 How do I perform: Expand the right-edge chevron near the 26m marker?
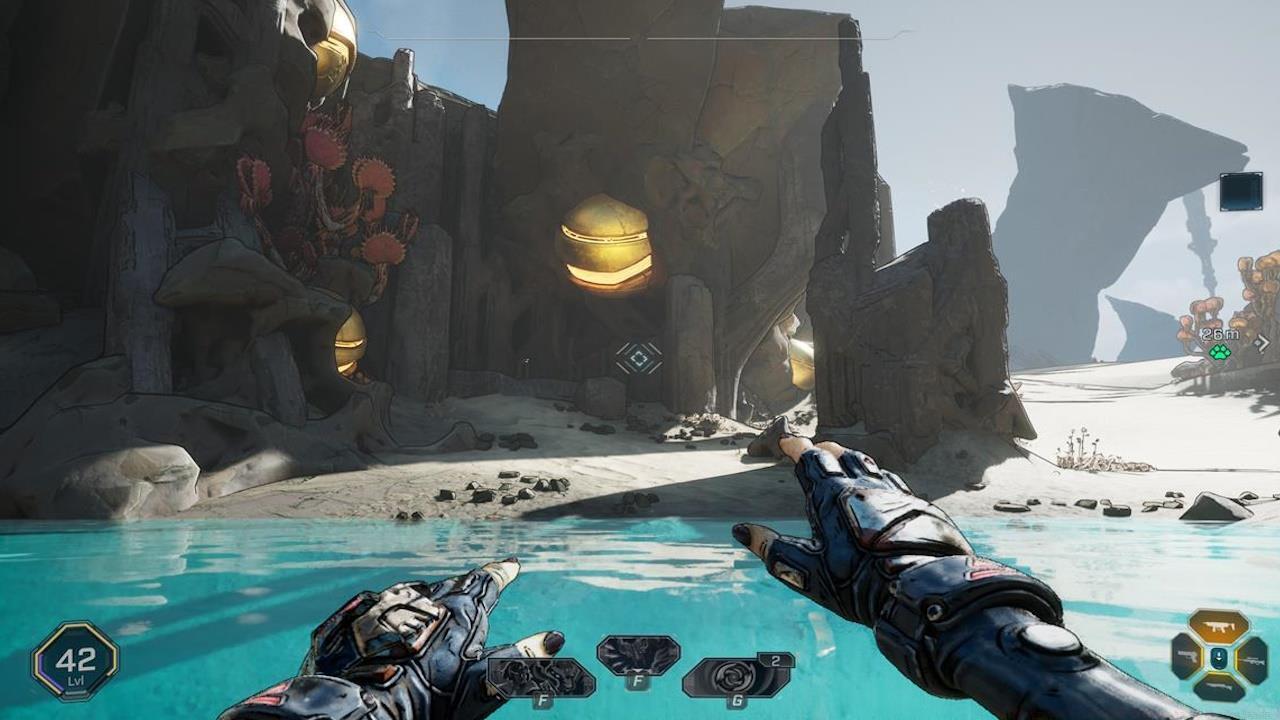[1263, 342]
